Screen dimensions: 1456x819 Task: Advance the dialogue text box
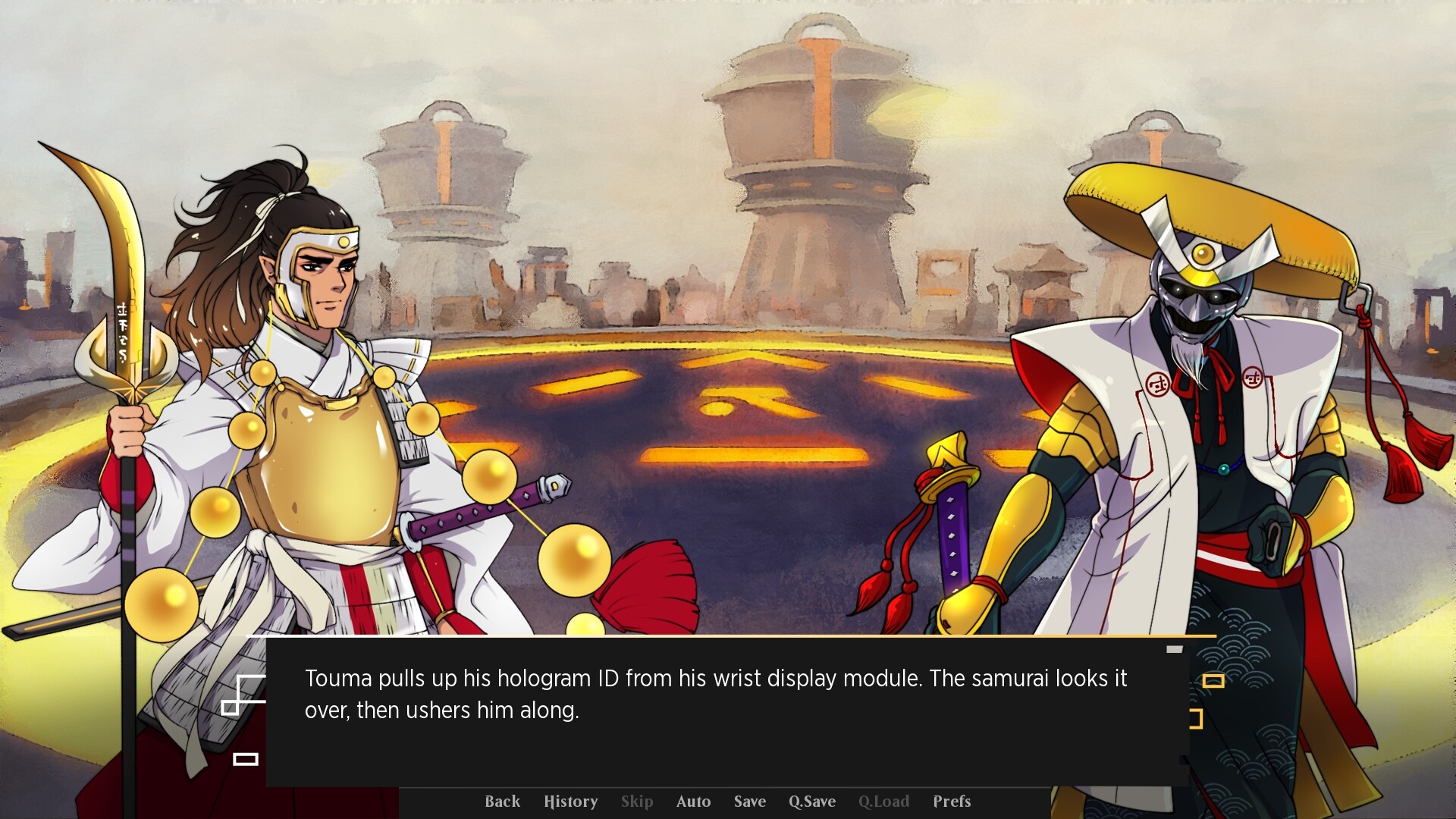[x=726, y=711]
